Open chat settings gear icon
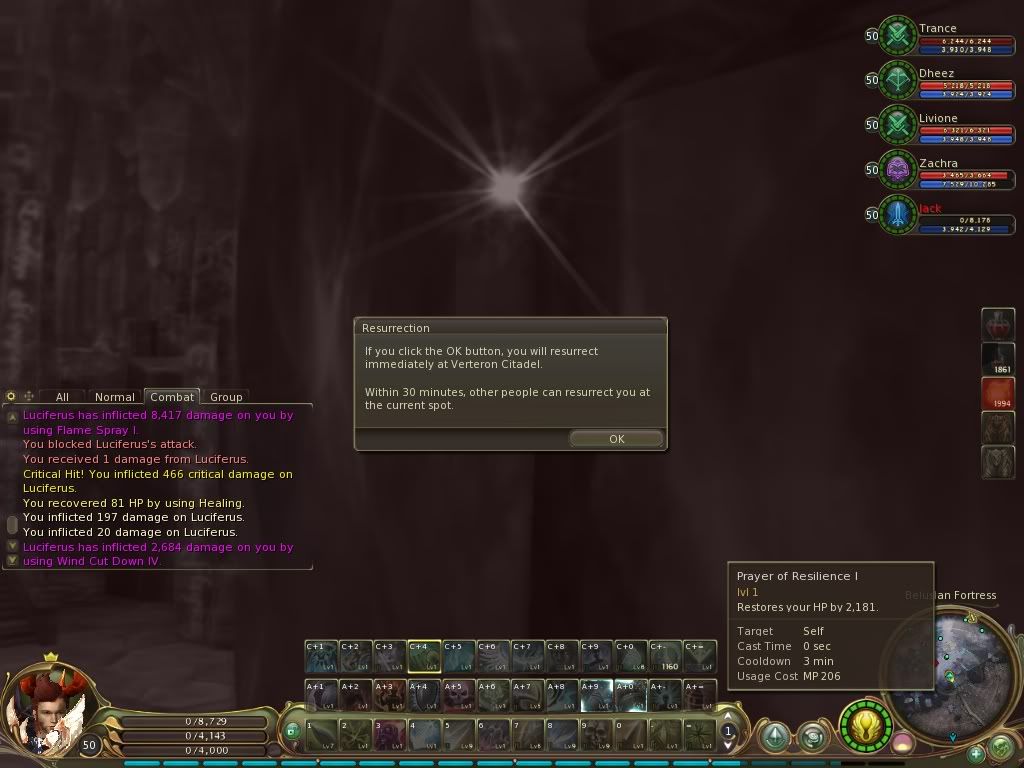Screen dimensions: 1024x768 pos(11,396)
